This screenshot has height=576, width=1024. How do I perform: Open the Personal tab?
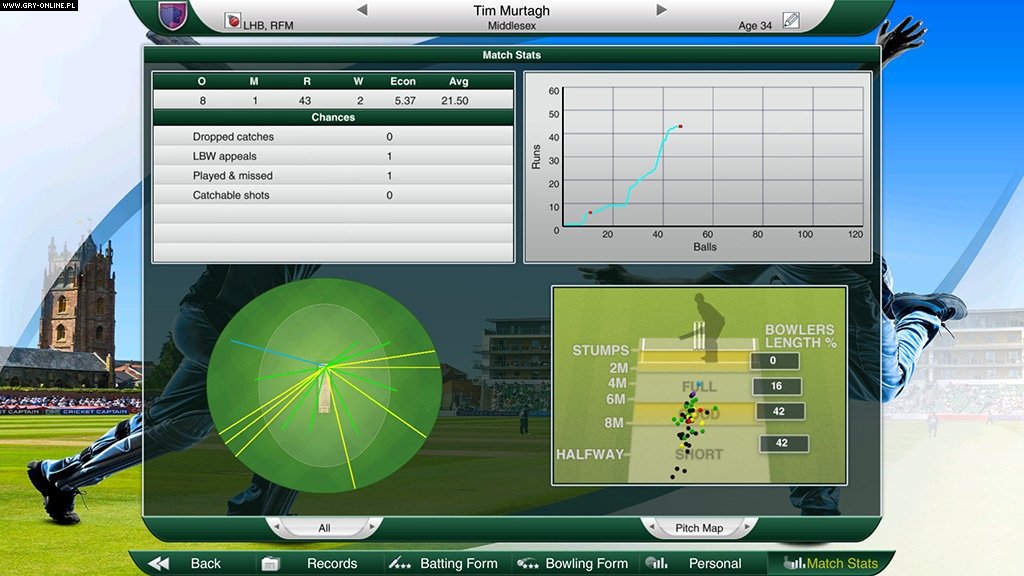(x=702, y=563)
